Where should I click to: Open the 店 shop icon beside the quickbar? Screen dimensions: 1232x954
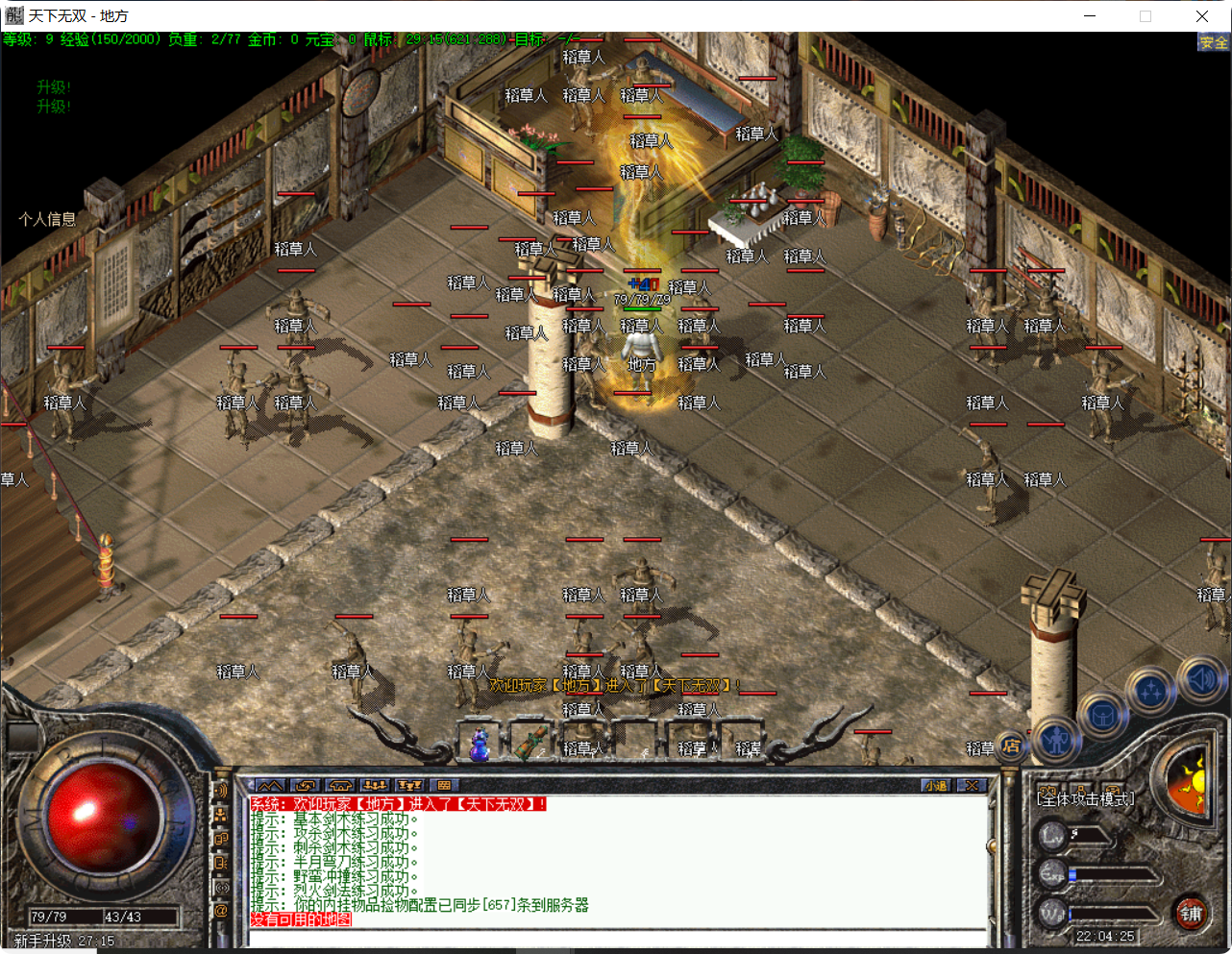tap(1011, 747)
